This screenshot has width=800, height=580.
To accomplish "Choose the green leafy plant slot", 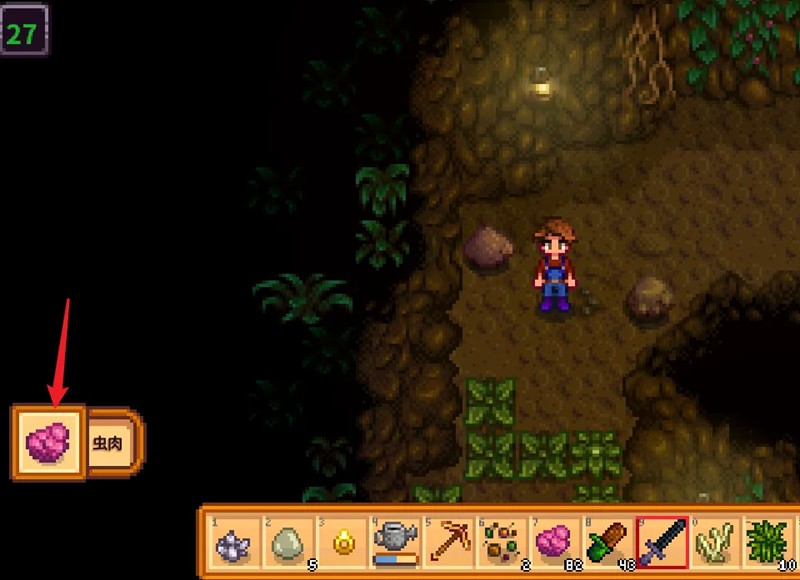I will 767,543.
